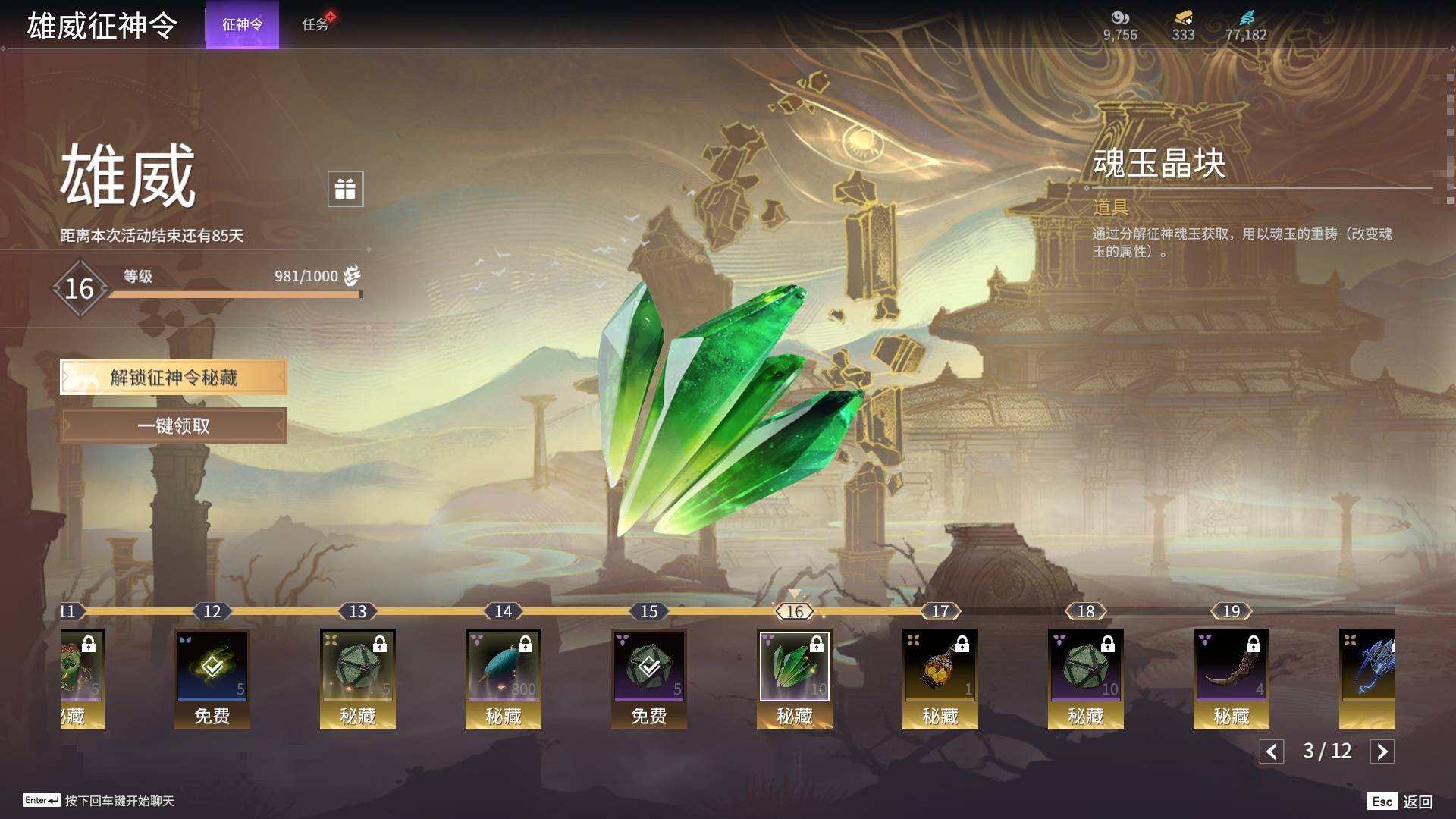Click the 解锁征神令秘藏 button
Viewport: 1456px width, 819px height.
point(174,377)
